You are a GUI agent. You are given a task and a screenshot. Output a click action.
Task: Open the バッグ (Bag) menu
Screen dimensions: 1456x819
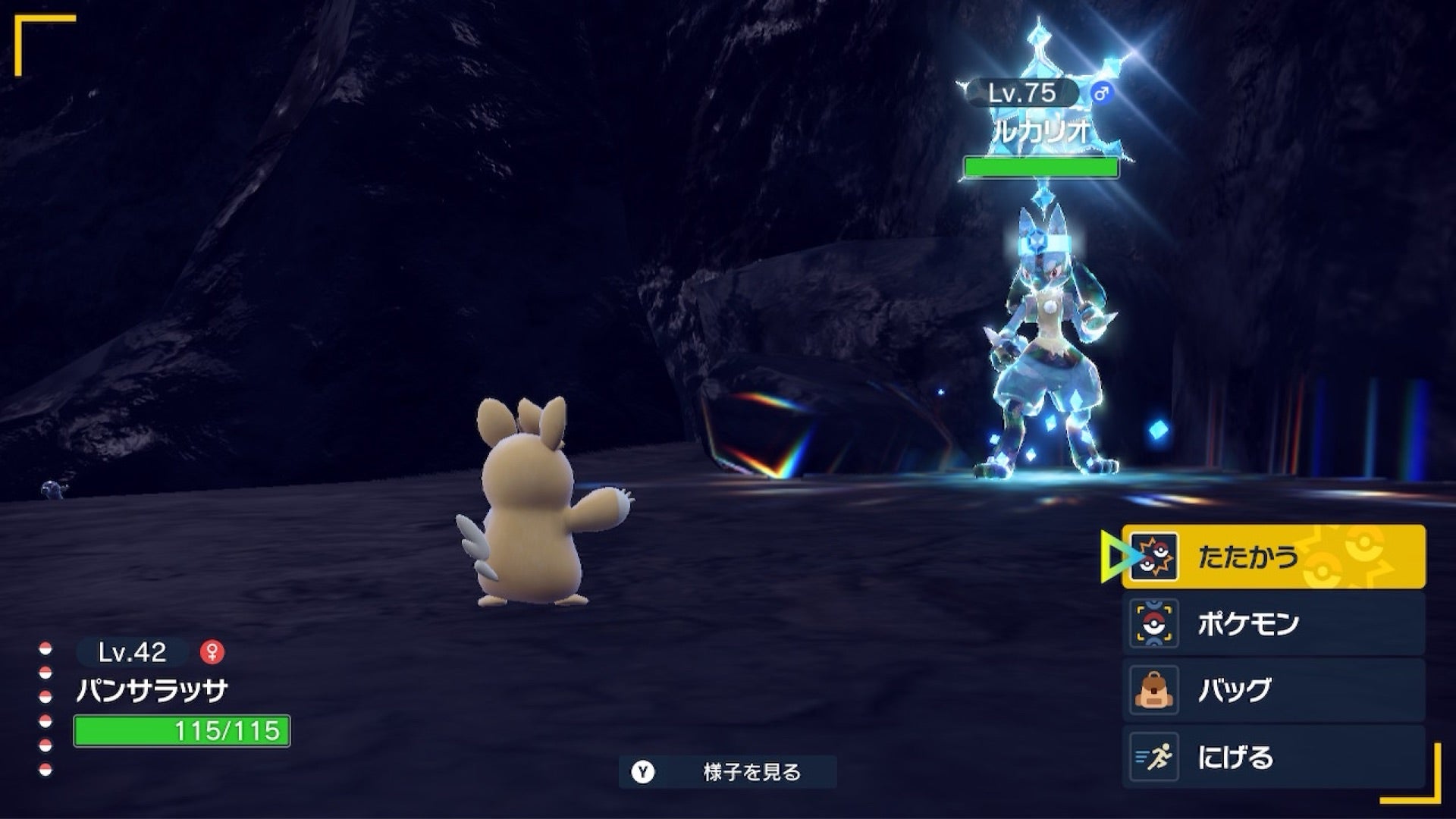1272,690
